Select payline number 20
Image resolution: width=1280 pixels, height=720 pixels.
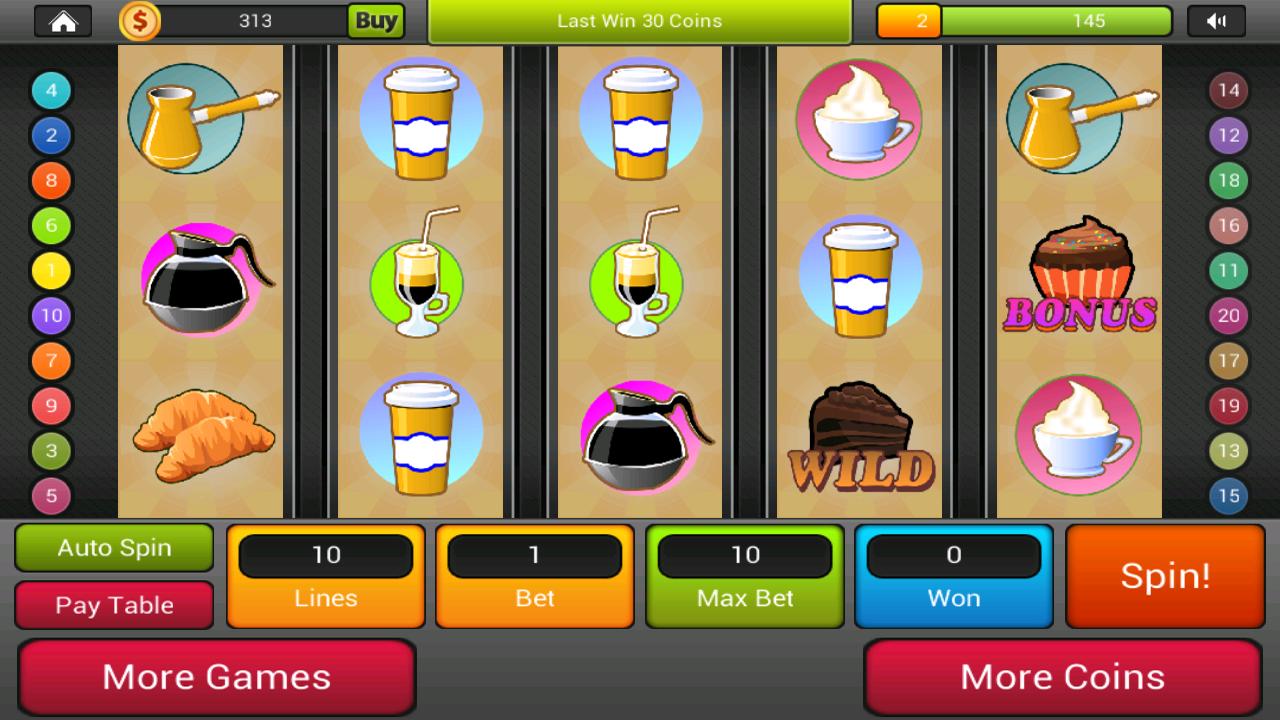coord(1227,314)
